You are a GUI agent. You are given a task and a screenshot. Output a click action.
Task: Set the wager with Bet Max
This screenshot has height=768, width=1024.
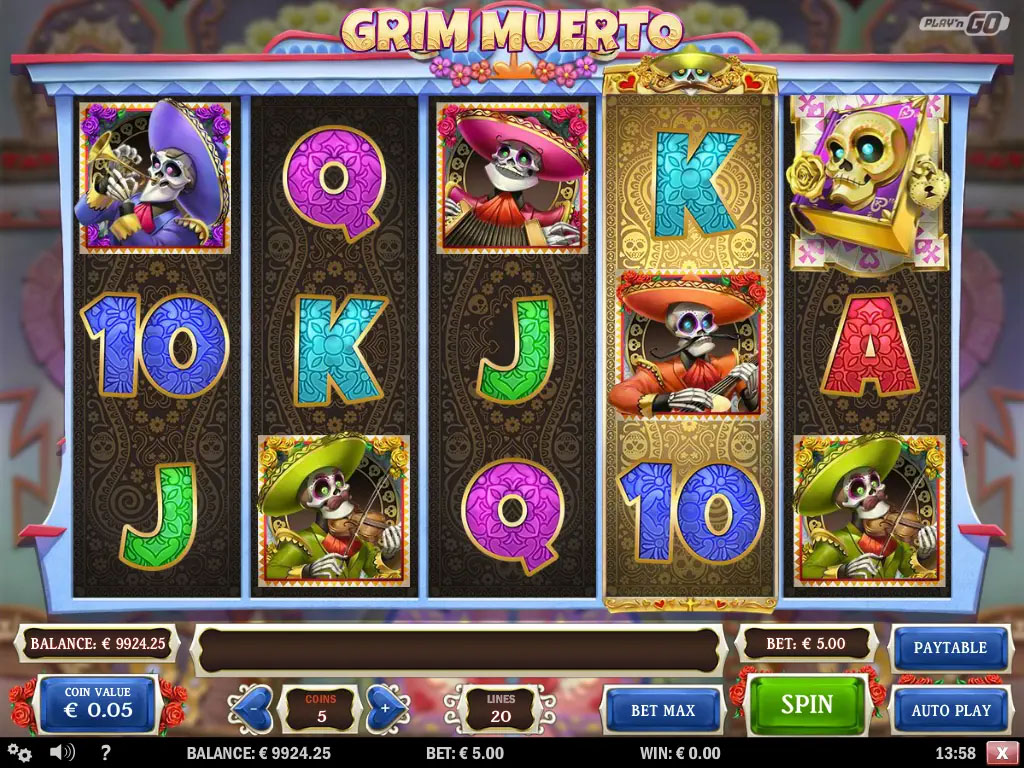click(x=663, y=710)
